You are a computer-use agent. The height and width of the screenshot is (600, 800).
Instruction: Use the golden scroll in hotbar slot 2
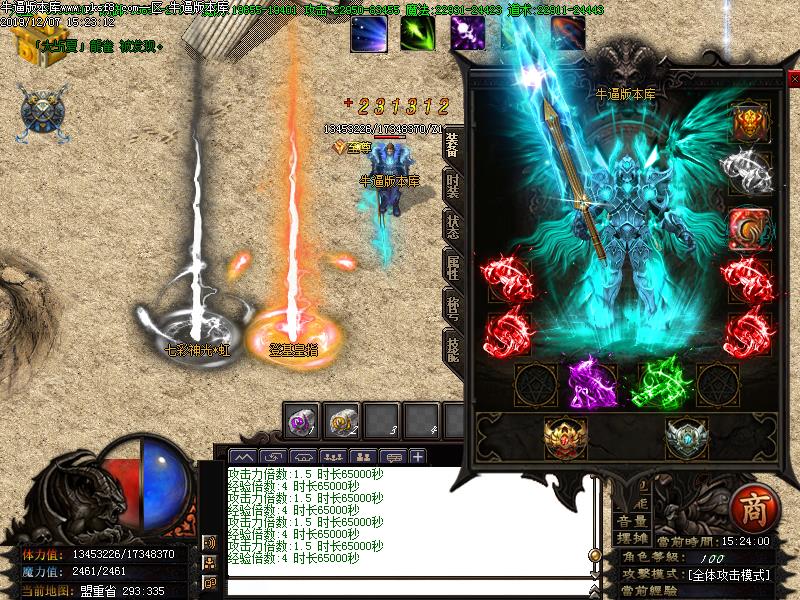click(343, 421)
